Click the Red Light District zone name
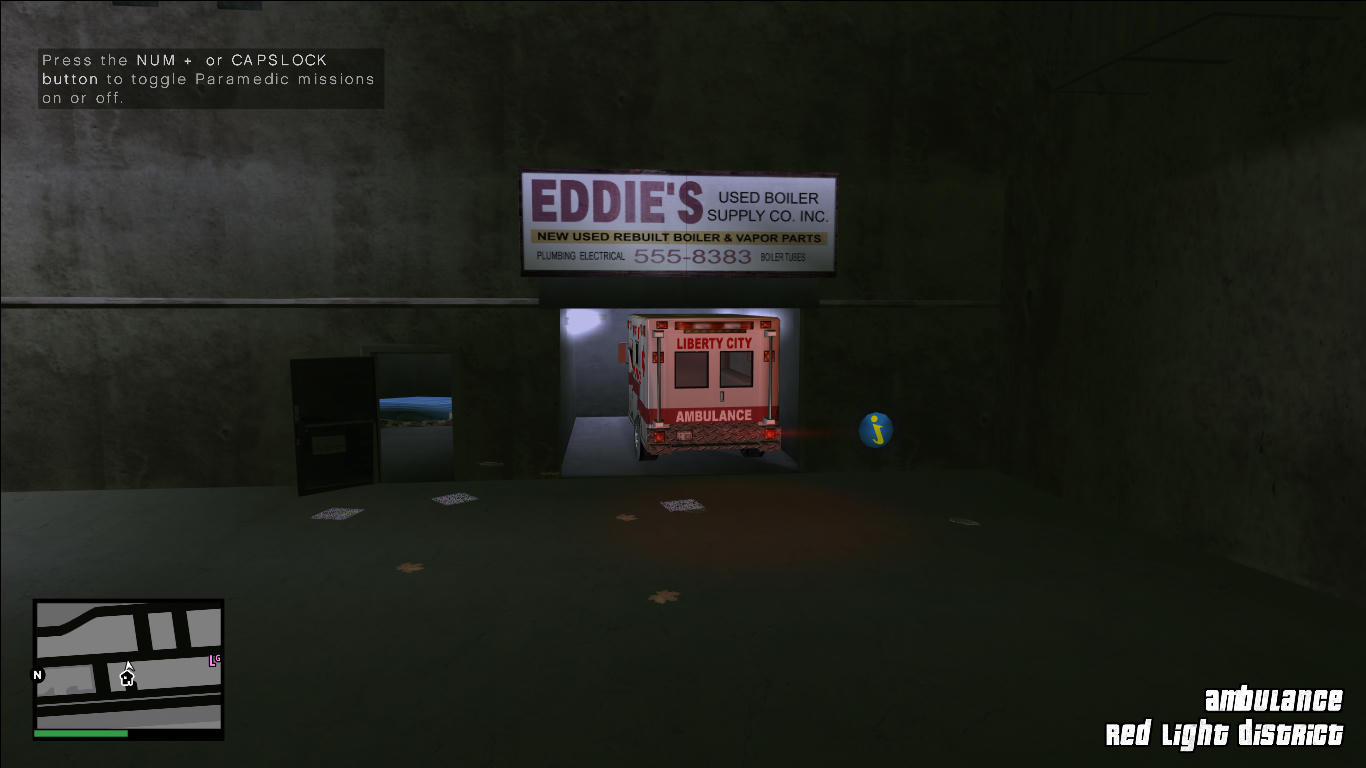The height and width of the screenshot is (768, 1366). [x=1226, y=731]
